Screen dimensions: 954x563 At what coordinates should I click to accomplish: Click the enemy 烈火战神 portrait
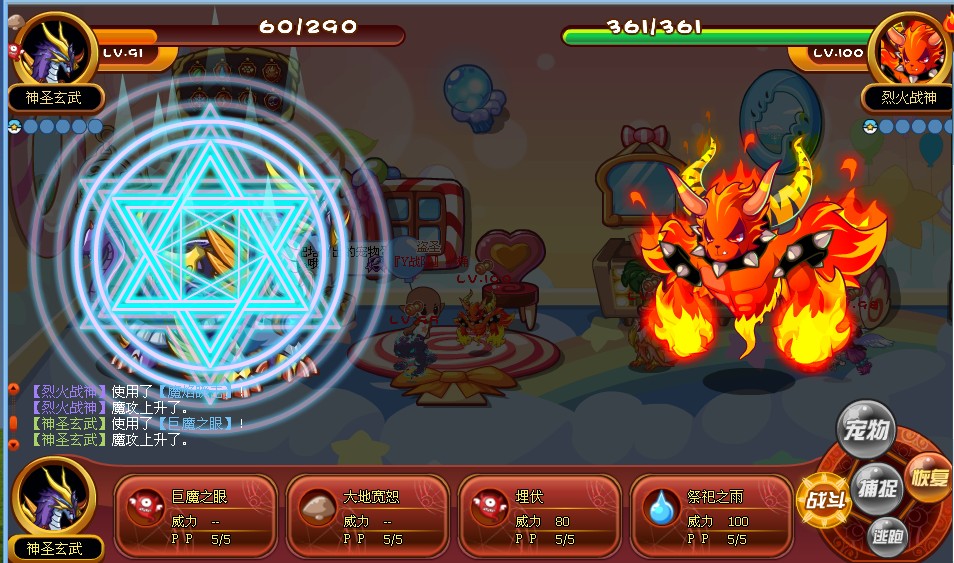click(x=908, y=50)
